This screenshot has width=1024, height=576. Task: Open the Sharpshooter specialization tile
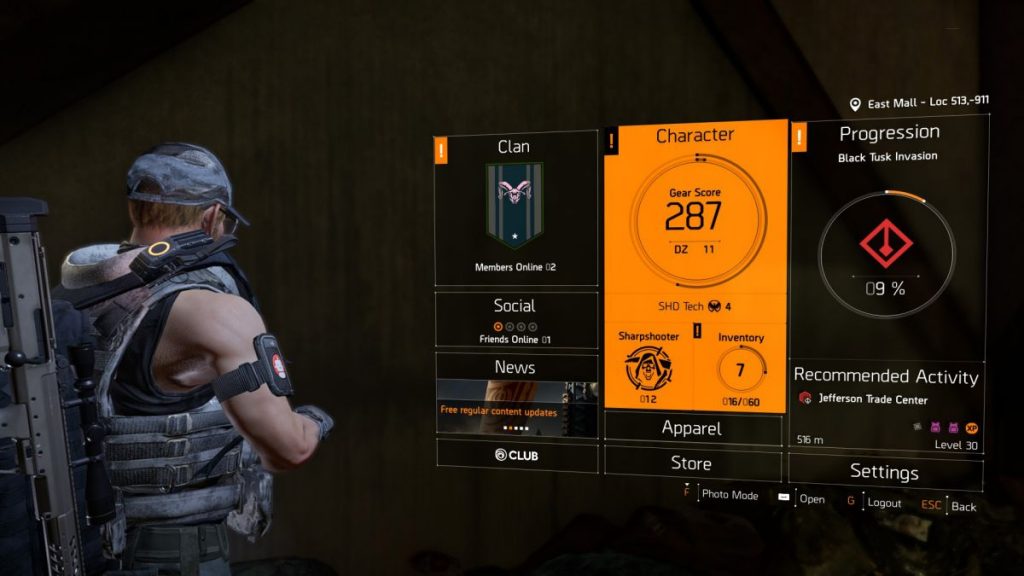click(x=648, y=365)
